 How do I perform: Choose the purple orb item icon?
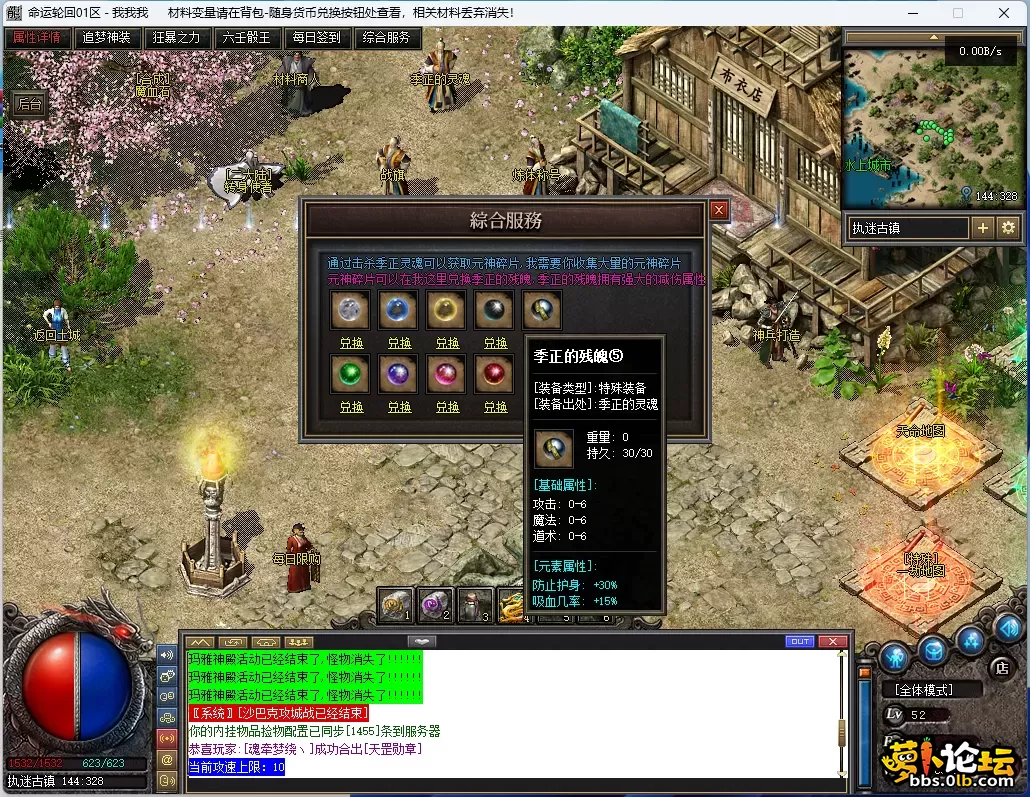[x=399, y=374]
